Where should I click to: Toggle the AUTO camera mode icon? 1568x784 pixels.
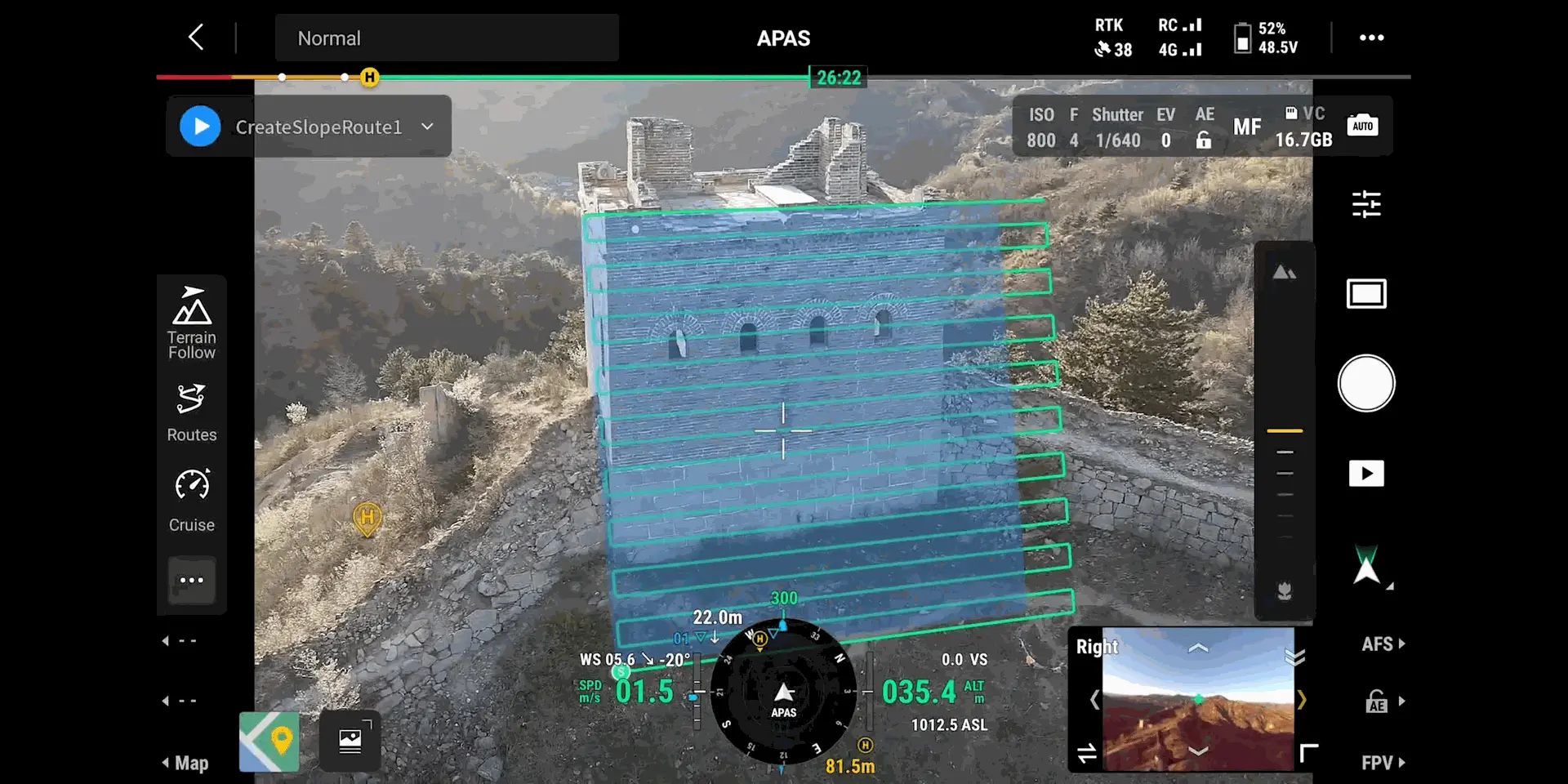(x=1362, y=126)
